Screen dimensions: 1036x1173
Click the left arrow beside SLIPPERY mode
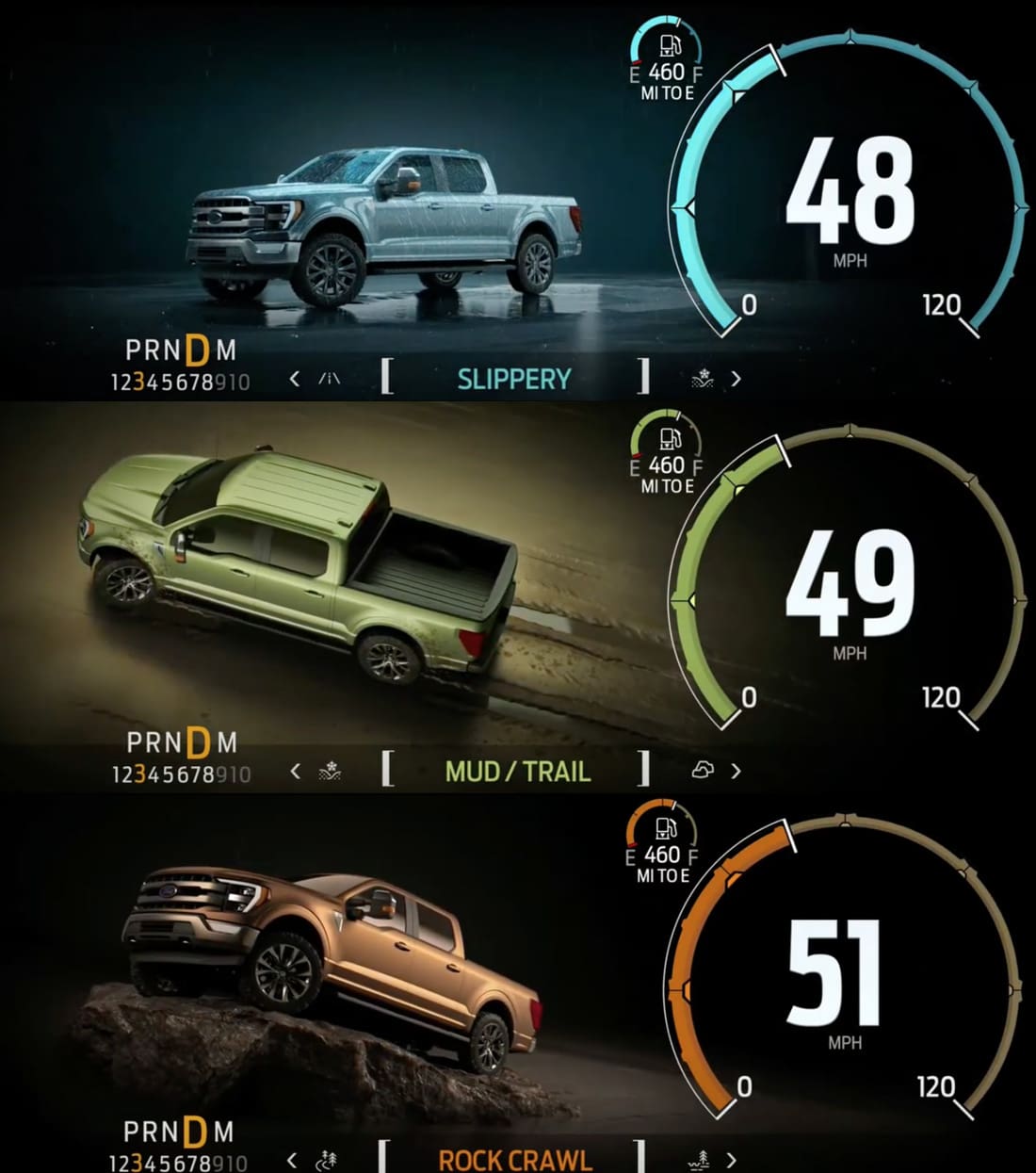(x=295, y=379)
